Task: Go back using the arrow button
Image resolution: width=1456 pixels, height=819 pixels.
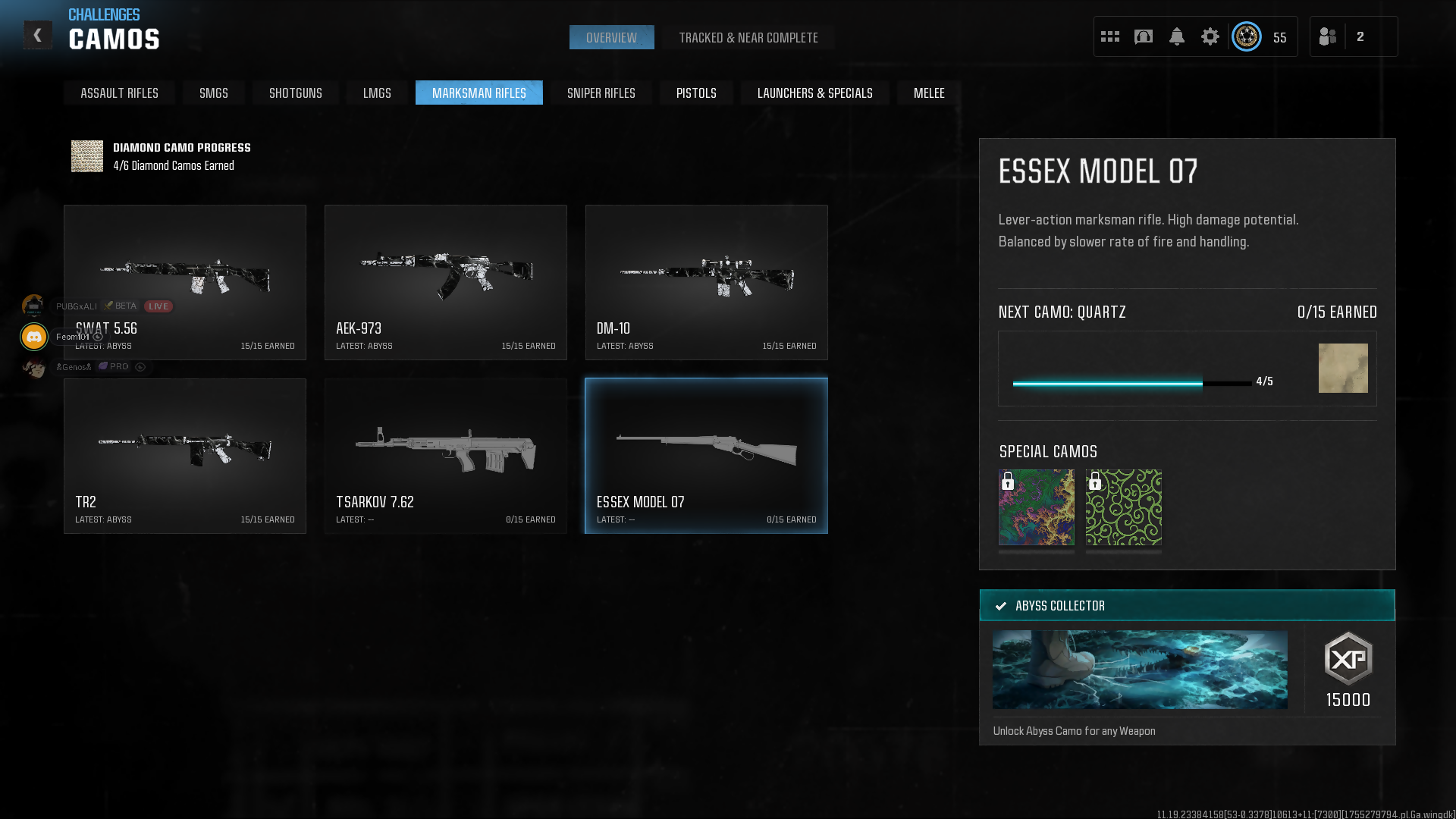Action: (37, 36)
